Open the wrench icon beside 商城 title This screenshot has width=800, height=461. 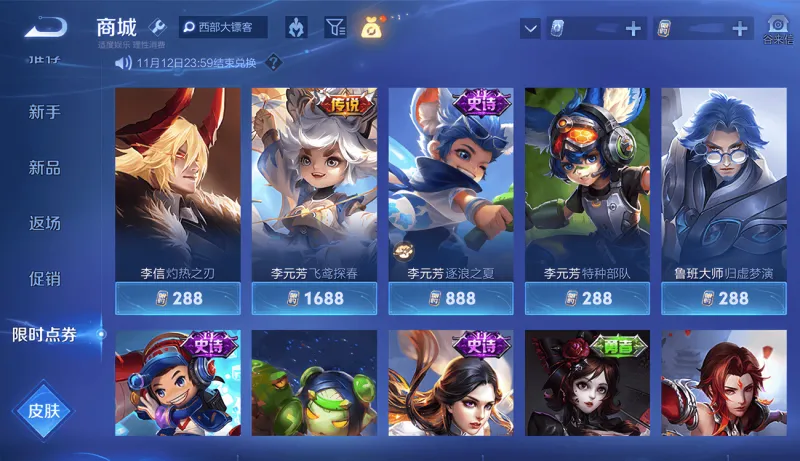click(157, 27)
